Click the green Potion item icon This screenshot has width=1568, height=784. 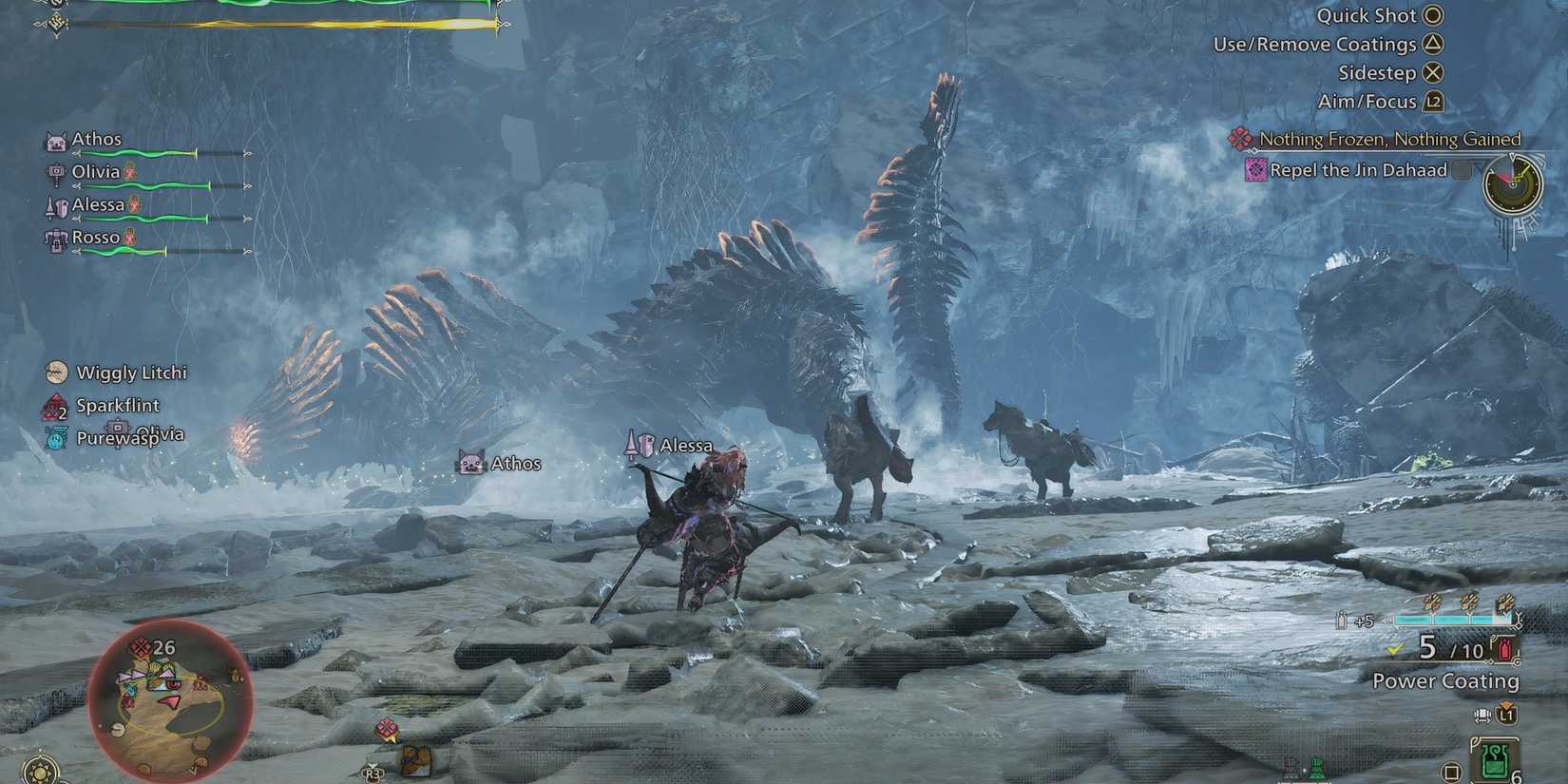pos(1495,760)
